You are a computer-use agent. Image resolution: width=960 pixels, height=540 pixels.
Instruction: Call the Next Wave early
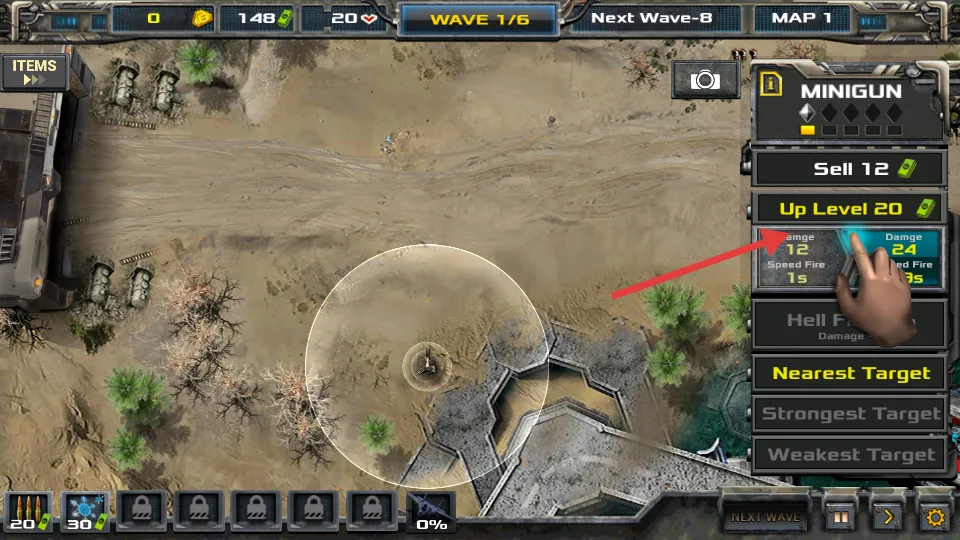(766, 516)
